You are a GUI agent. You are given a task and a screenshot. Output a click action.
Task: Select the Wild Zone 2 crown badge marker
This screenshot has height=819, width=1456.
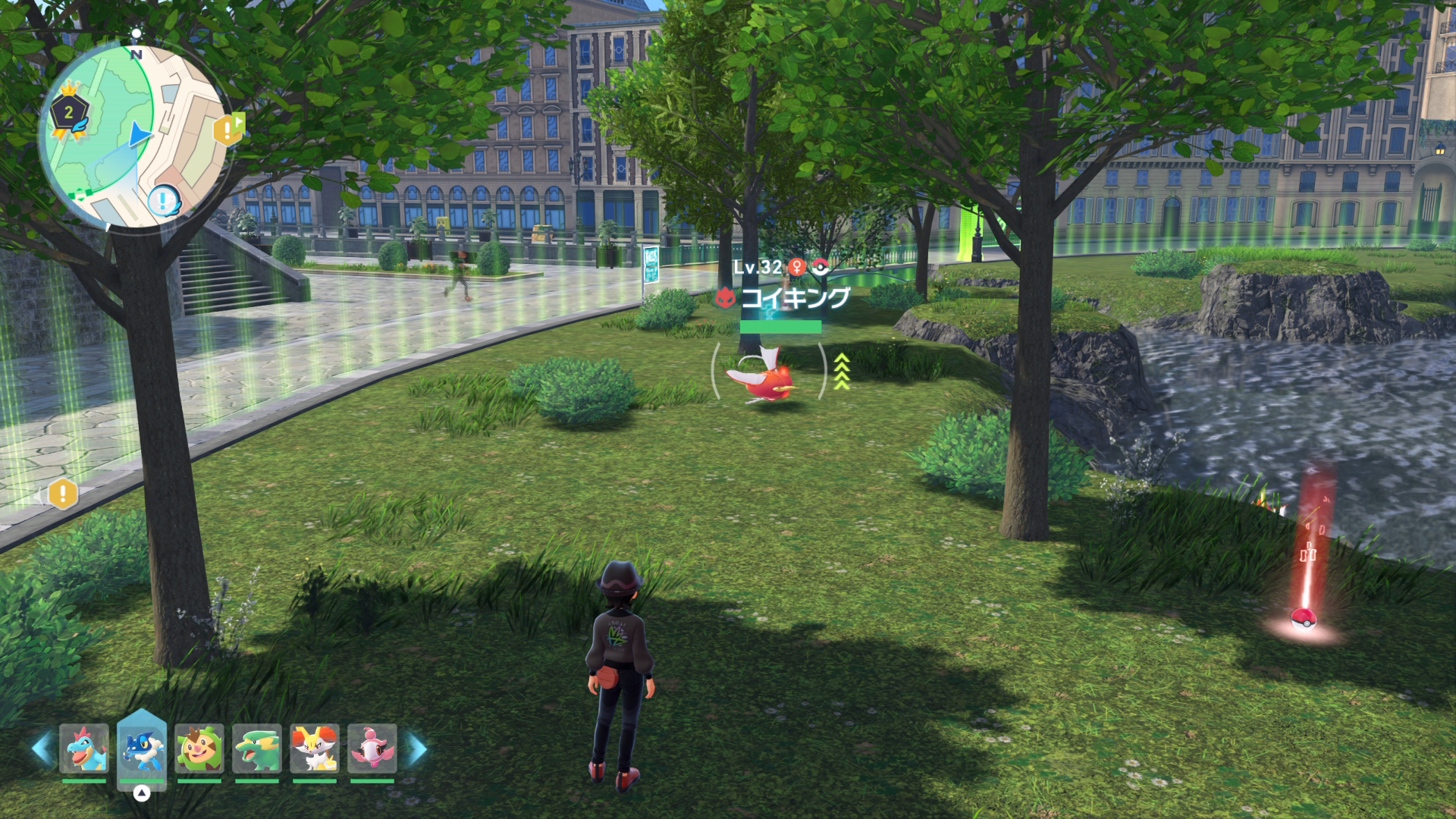point(69,114)
